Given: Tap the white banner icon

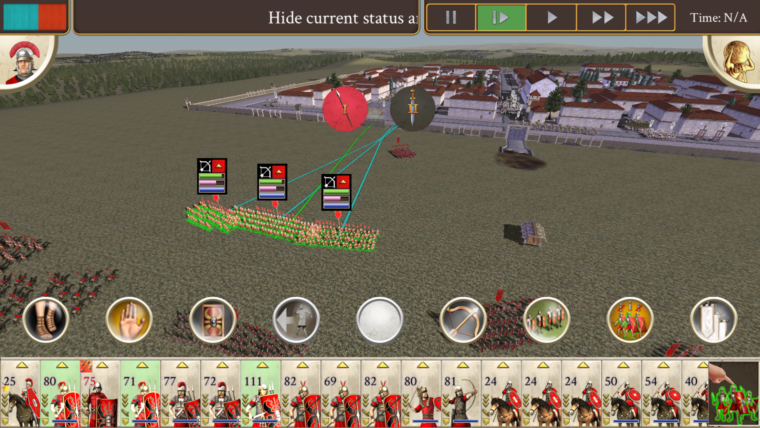Looking at the screenshot, I should coord(714,320).
